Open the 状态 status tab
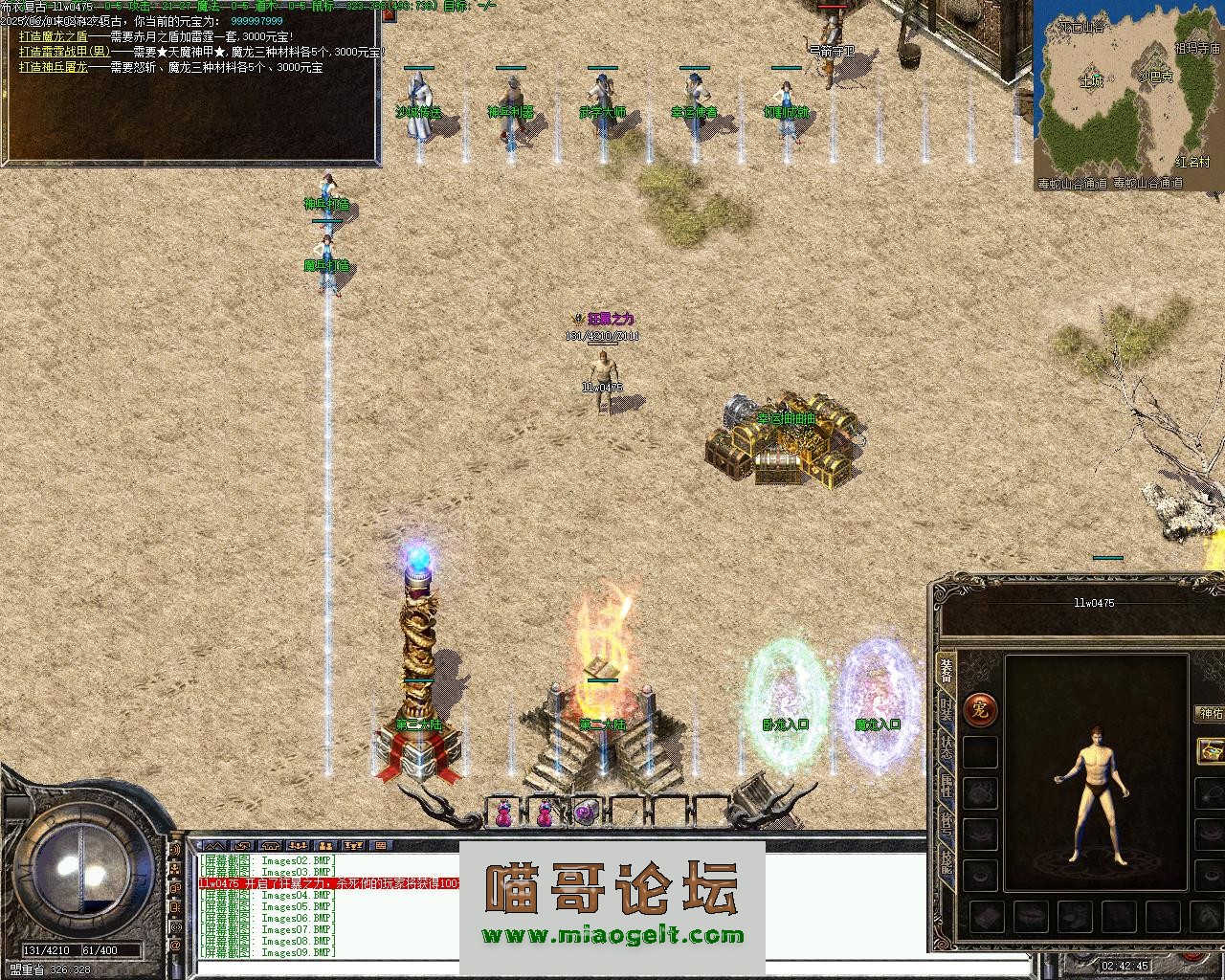Image resolution: width=1225 pixels, height=980 pixels. 946,748
